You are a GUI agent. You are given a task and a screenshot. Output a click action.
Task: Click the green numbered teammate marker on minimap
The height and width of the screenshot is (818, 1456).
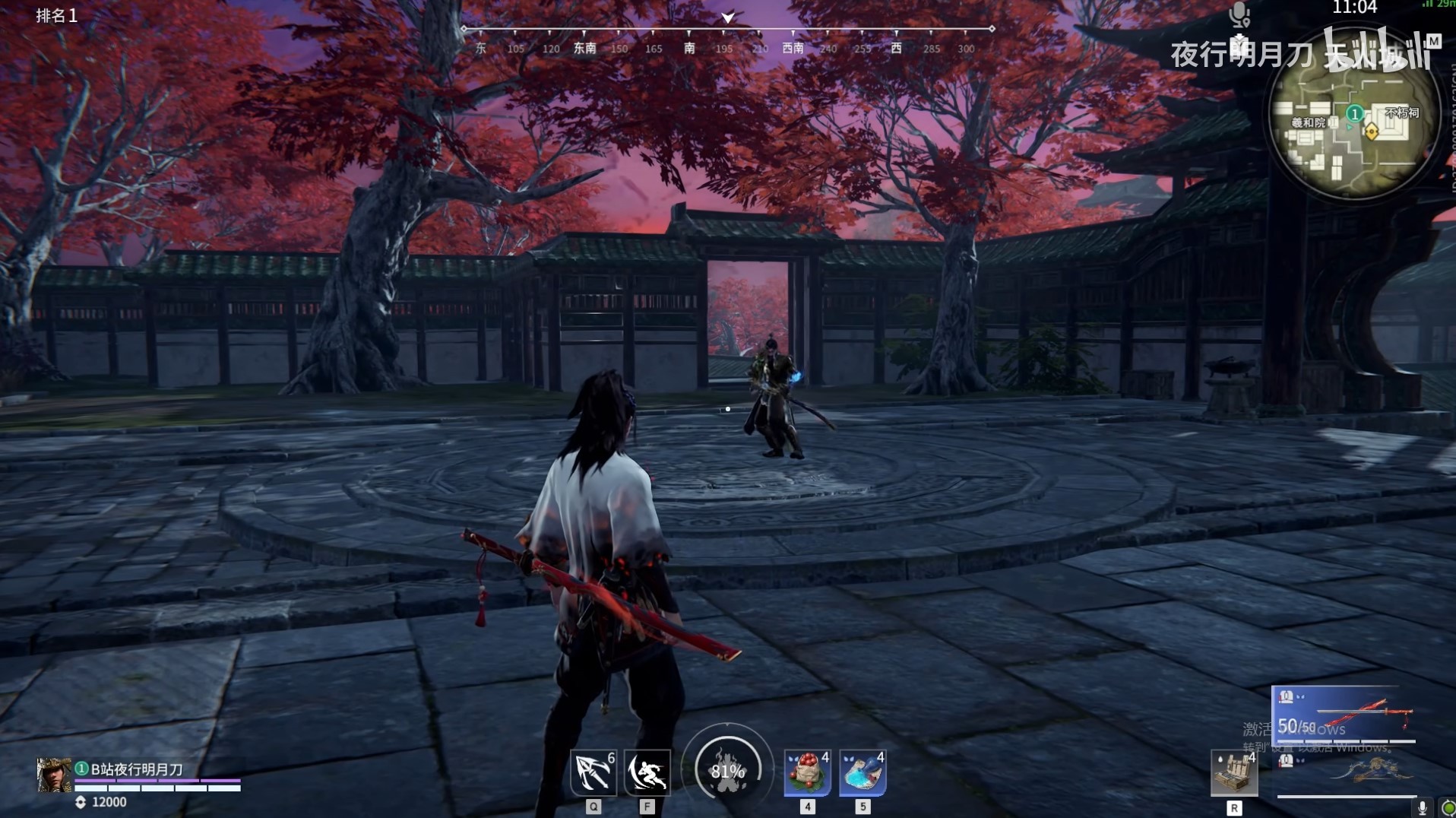(x=1354, y=114)
